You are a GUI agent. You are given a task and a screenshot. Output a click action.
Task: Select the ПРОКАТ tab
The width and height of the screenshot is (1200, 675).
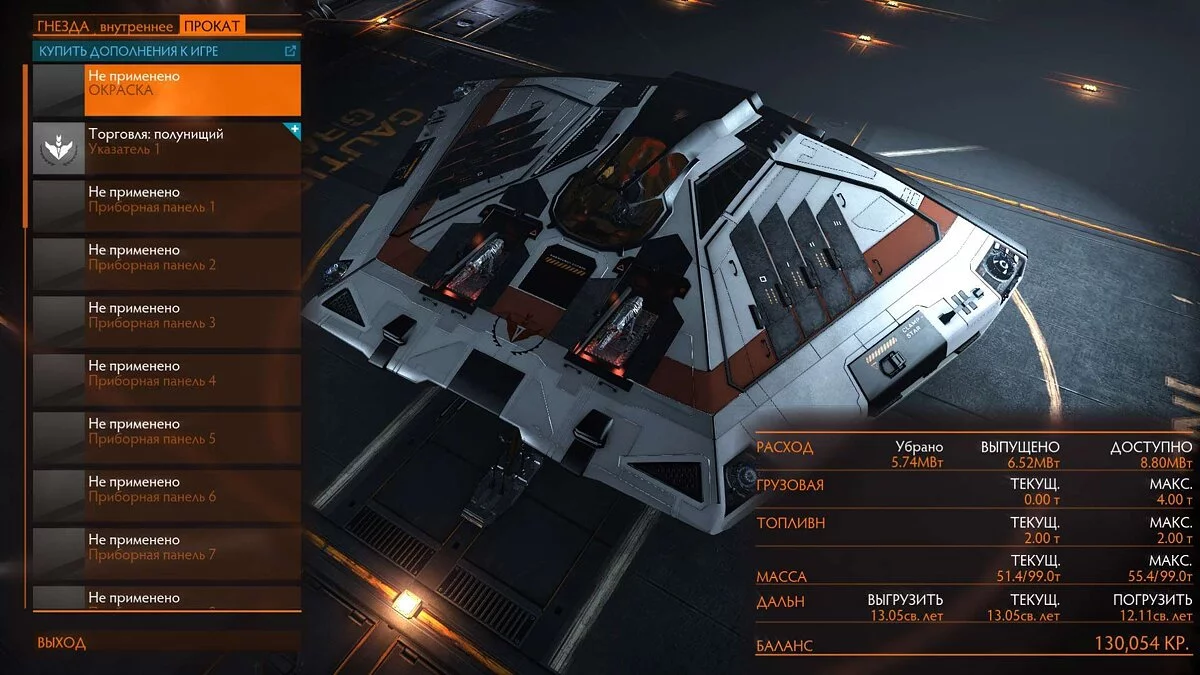[x=213, y=26]
